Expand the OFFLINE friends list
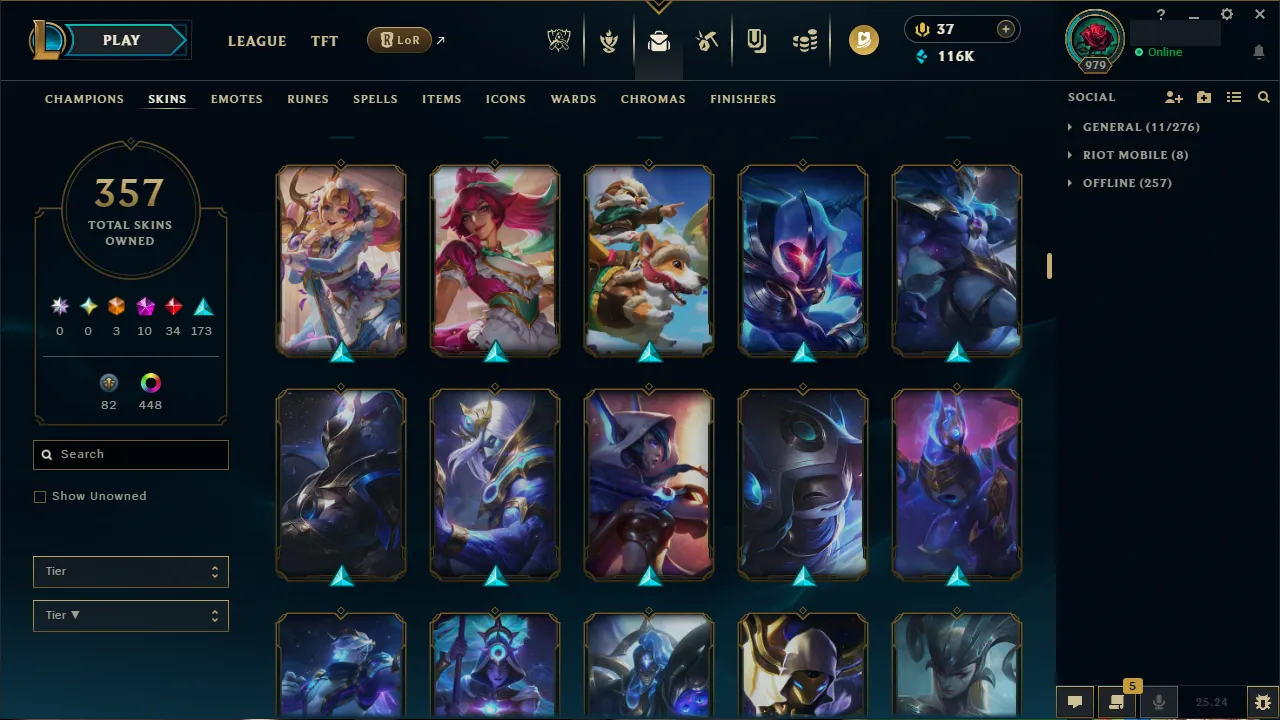This screenshot has height=720, width=1280. point(1119,183)
